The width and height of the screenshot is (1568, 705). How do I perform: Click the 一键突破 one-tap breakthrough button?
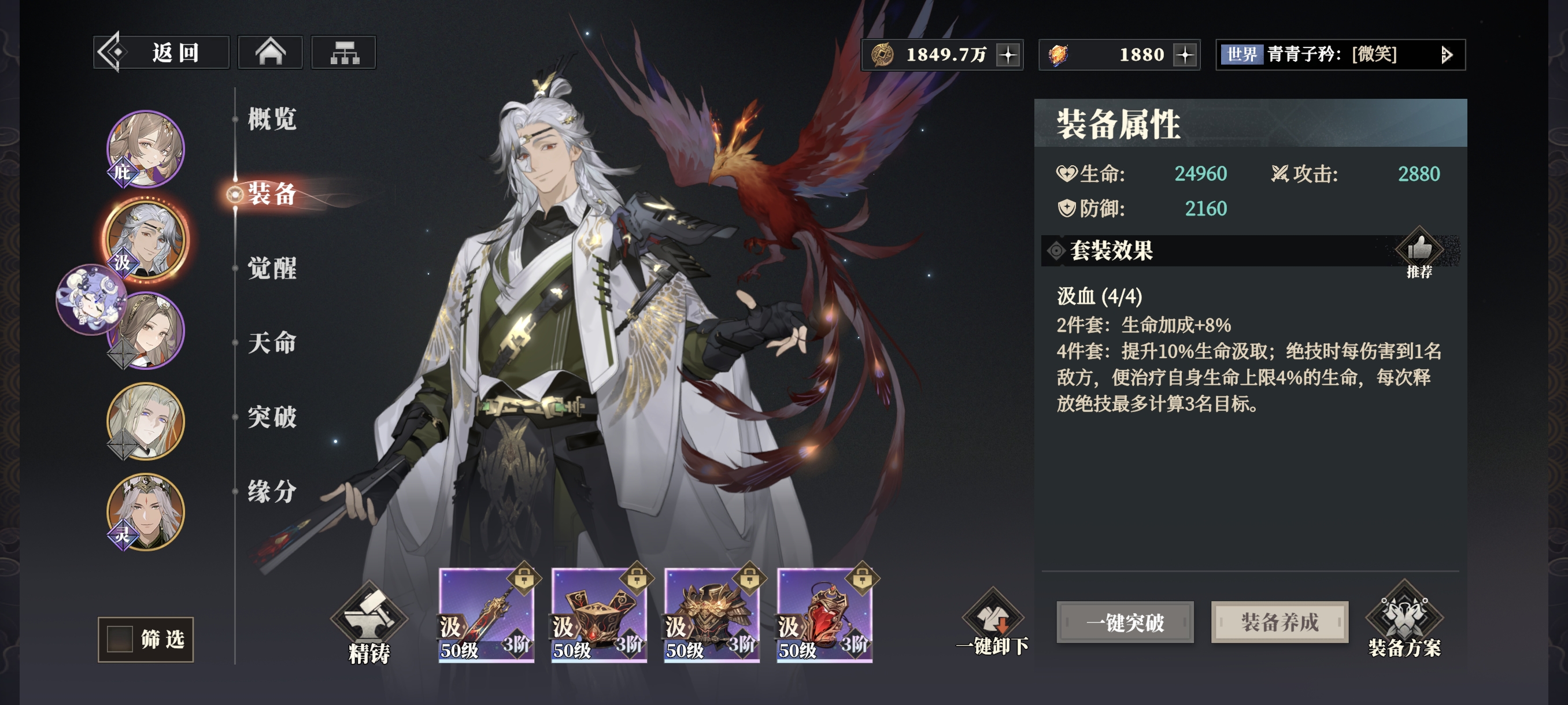1125,622
